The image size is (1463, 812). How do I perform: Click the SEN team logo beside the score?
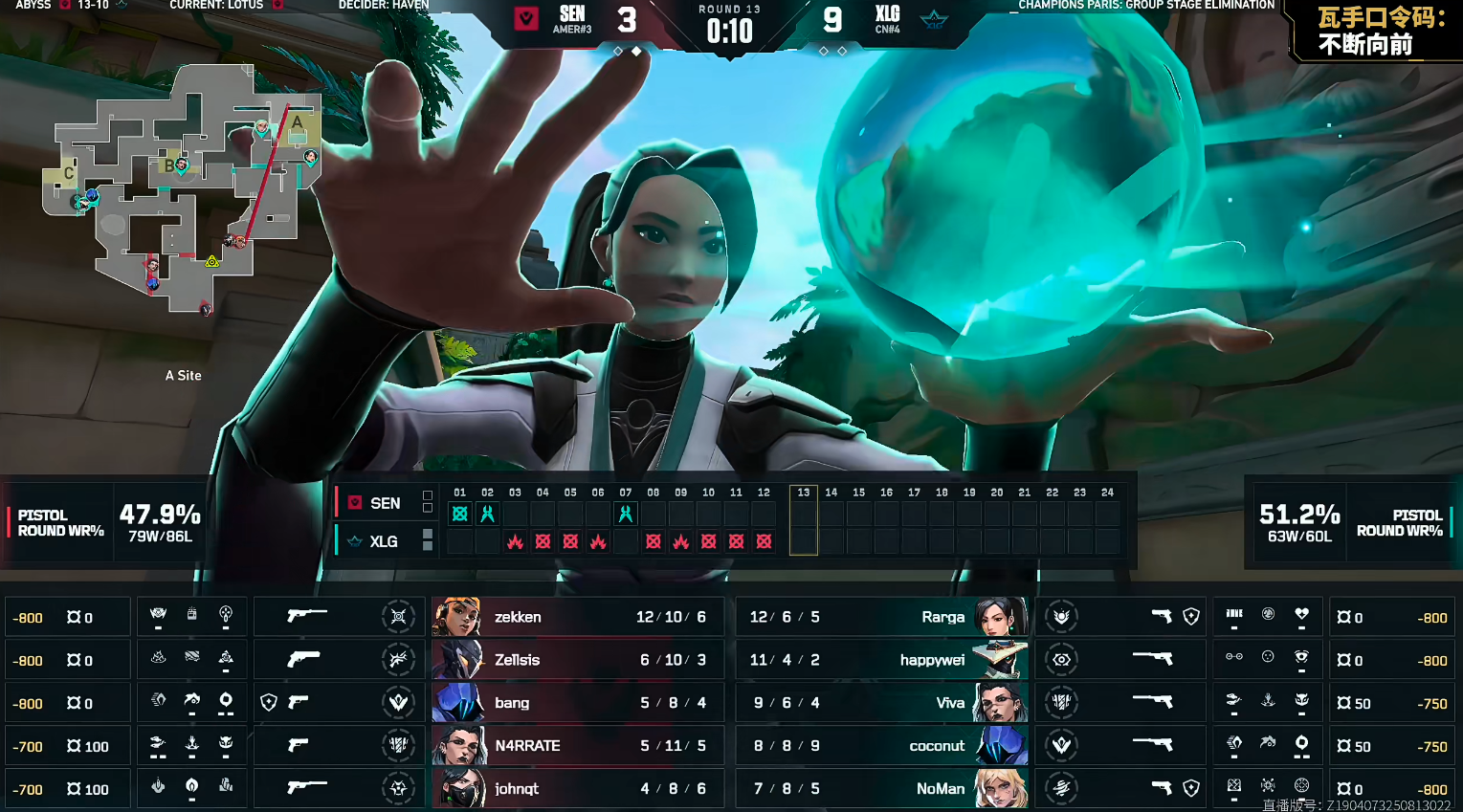click(526, 18)
